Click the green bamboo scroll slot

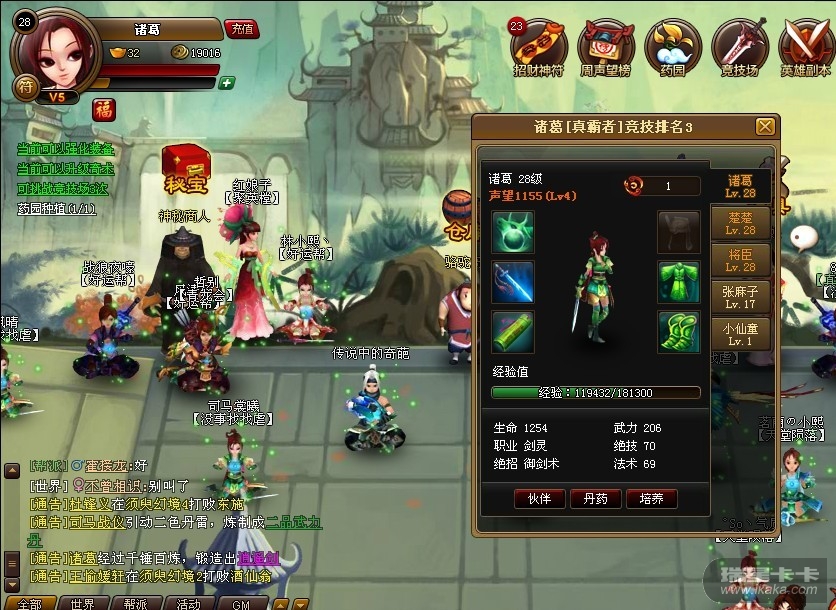pyautogui.click(x=513, y=332)
